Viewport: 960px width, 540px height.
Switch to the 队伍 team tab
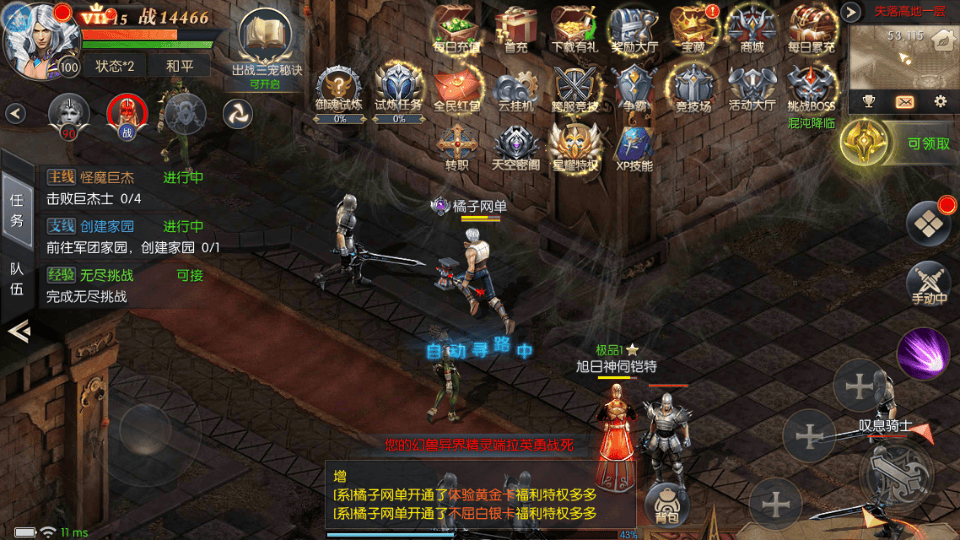pos(17,278)
